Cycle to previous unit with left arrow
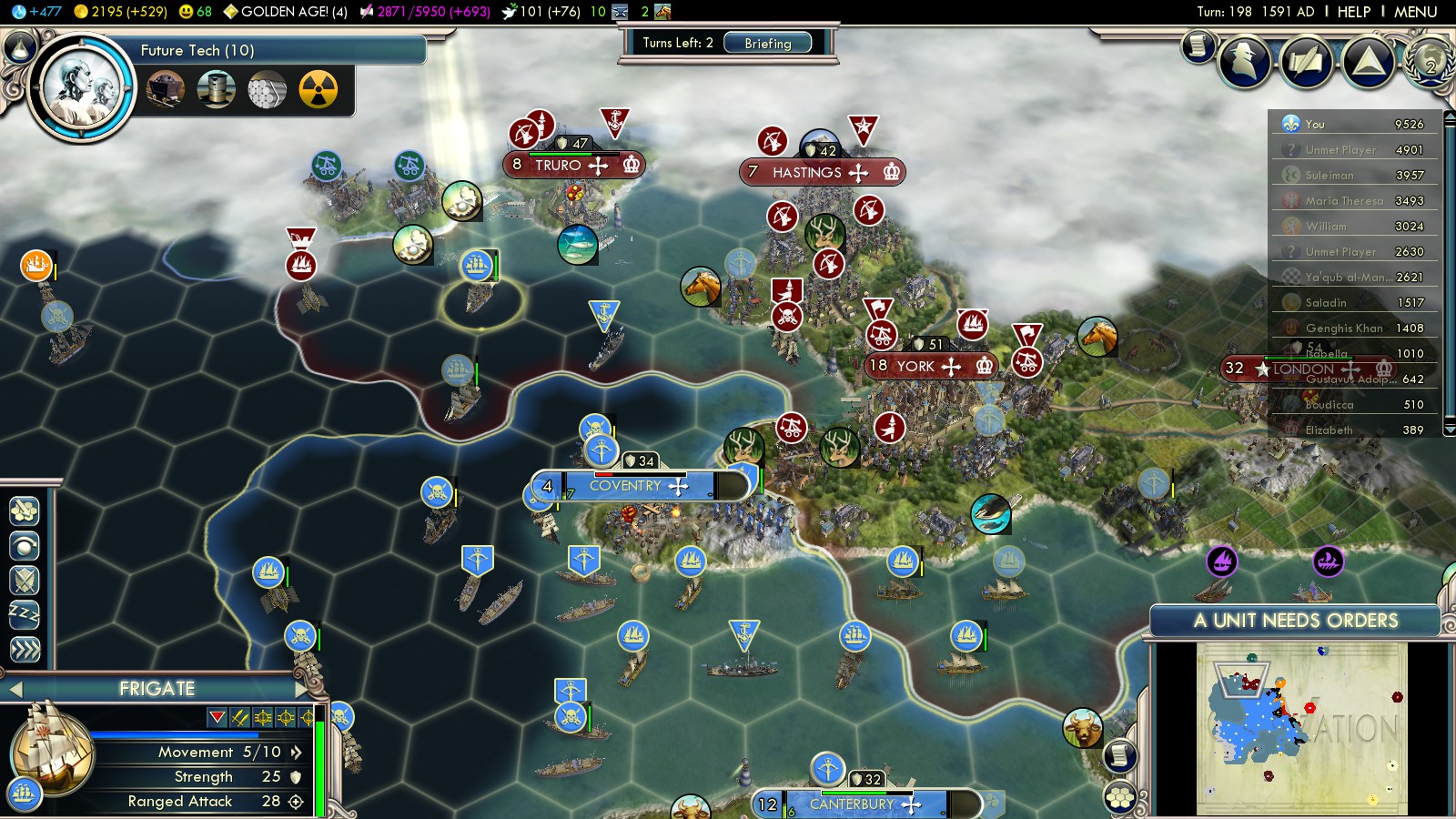 [x=15, y=689]
